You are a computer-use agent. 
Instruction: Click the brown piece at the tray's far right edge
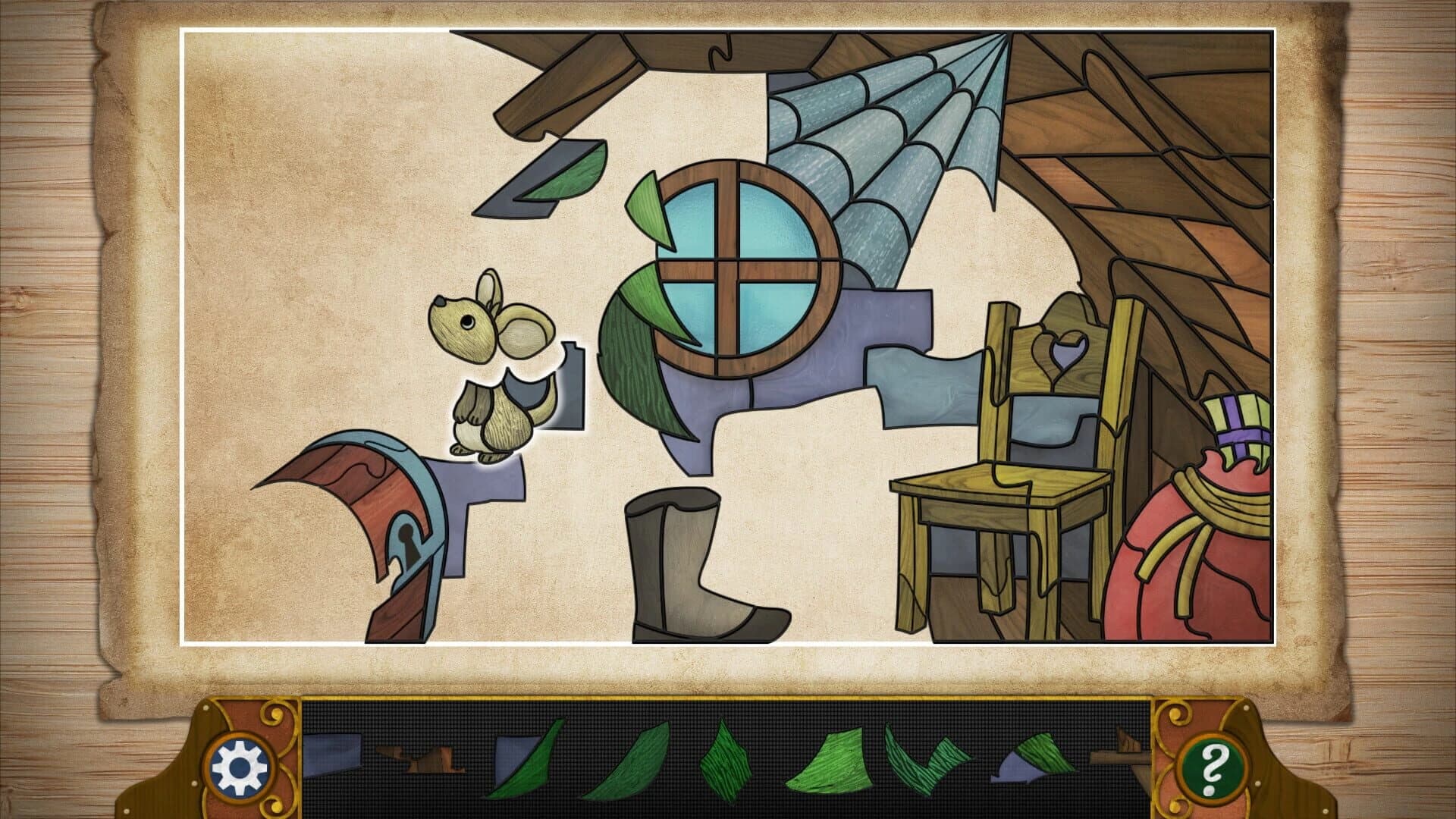point(1121,758)
